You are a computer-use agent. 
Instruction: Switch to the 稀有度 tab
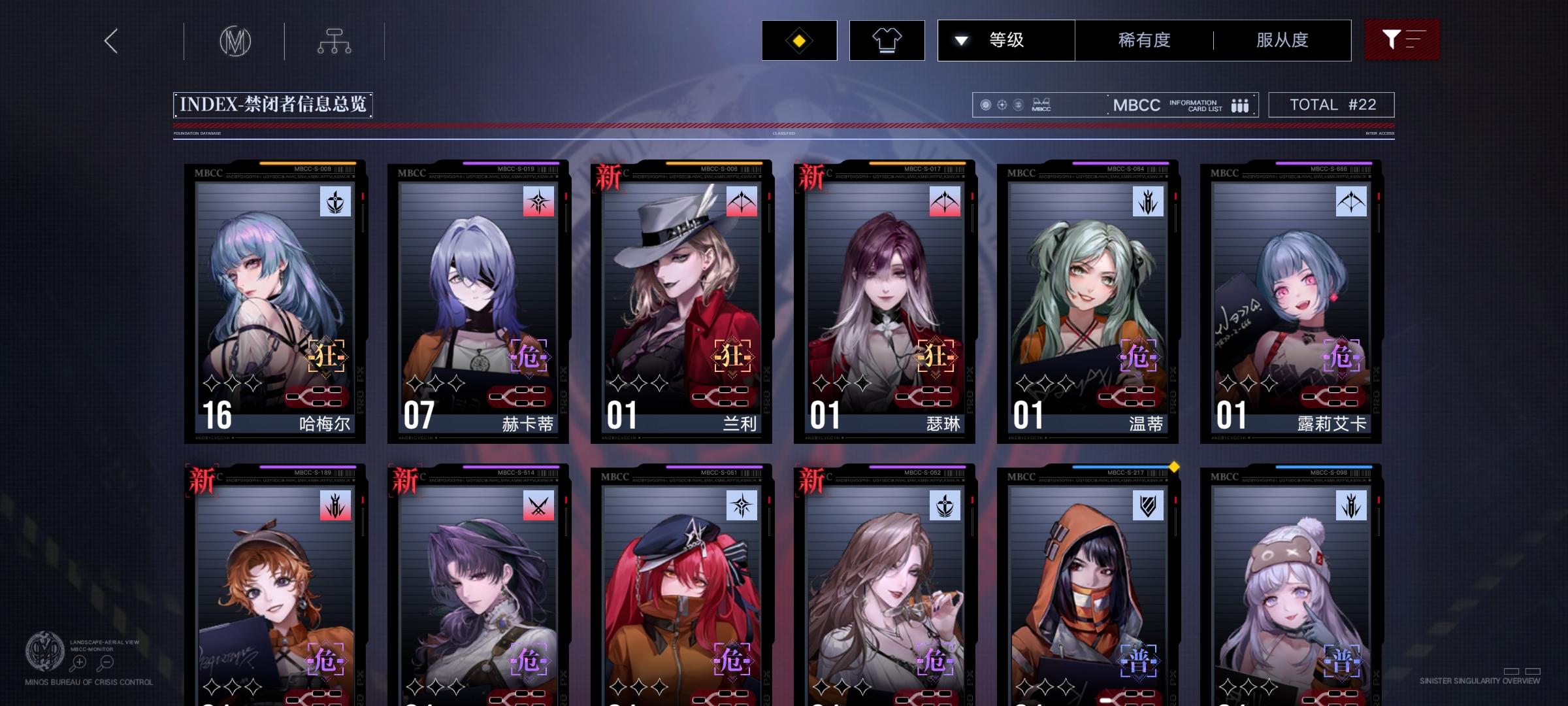[x=1143, y=40]
